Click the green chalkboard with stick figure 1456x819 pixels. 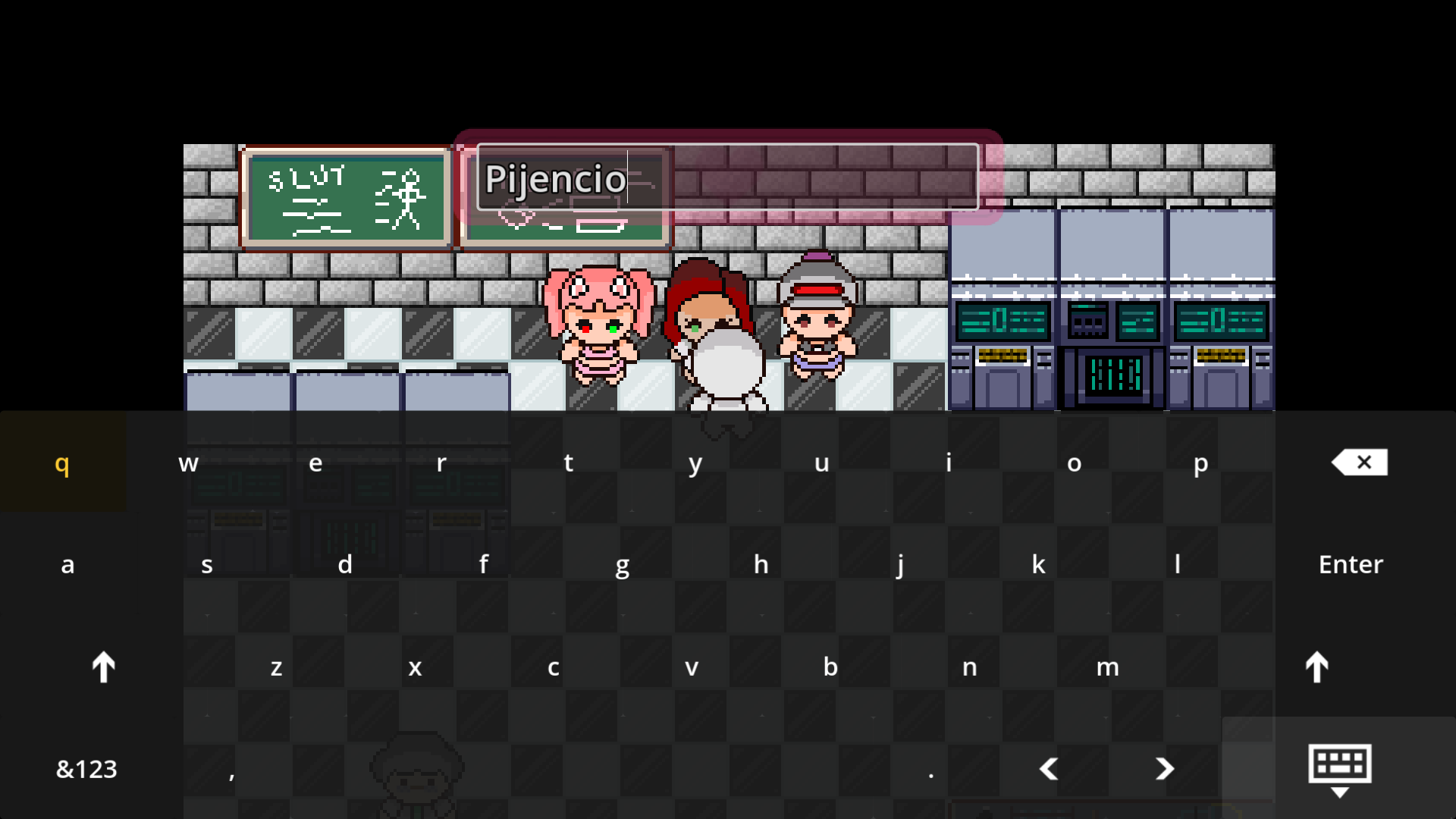pyautogui.click(x=346, y=197)
